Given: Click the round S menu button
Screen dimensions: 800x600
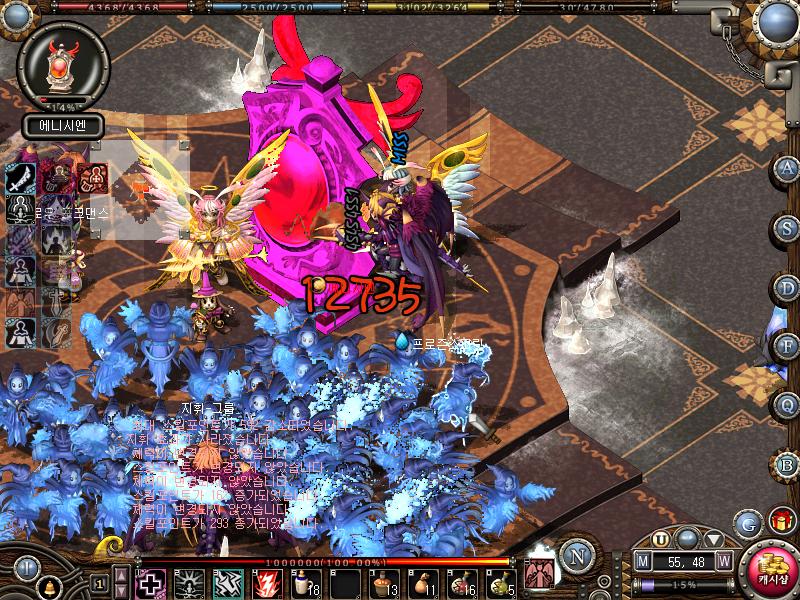Looking at the screenshot, I should 788,228.
